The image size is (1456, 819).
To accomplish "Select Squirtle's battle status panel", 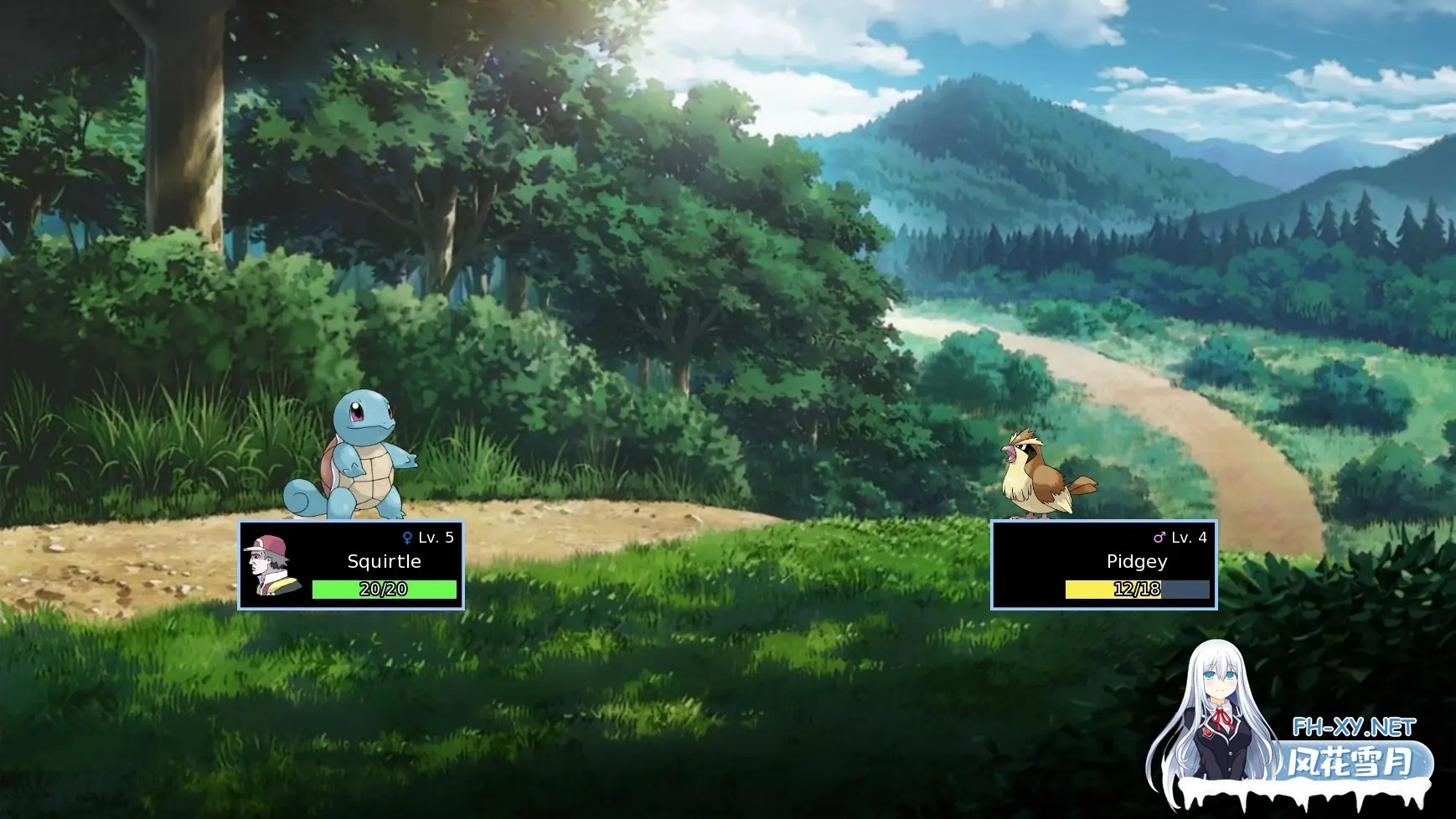I will 351,564.
